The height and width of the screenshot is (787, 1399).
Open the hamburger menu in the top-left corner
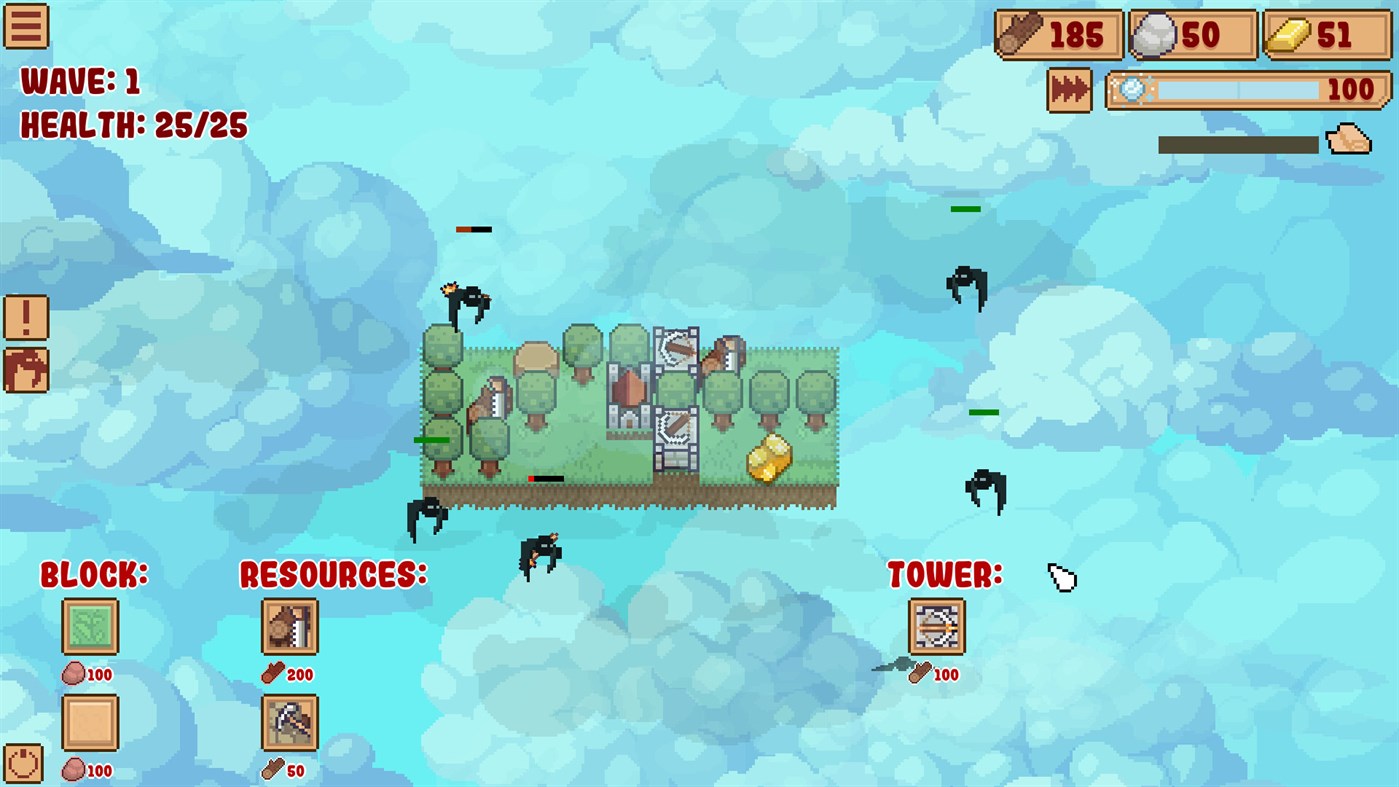(26, 26)
